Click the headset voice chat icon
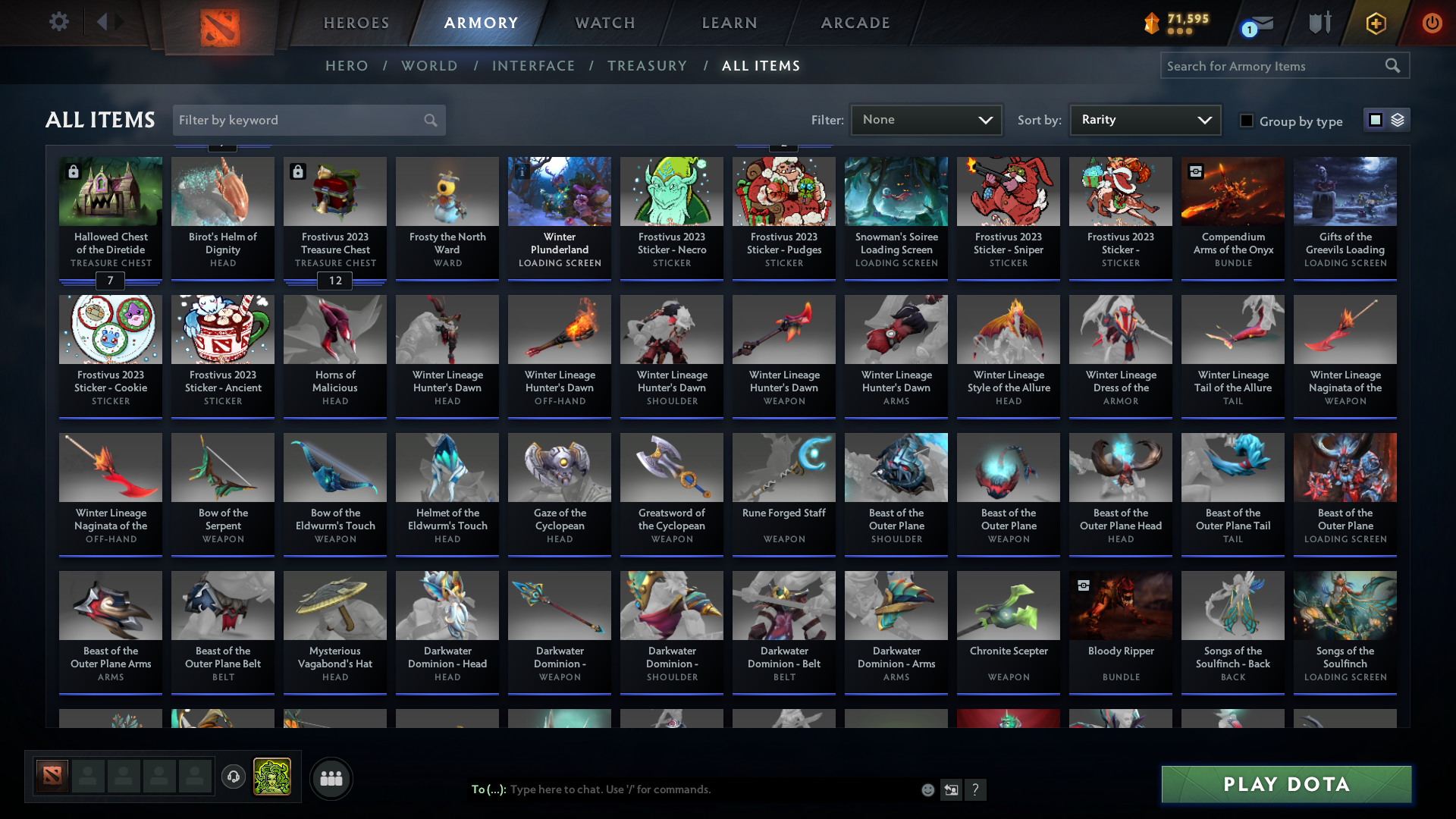 [233, 777]
